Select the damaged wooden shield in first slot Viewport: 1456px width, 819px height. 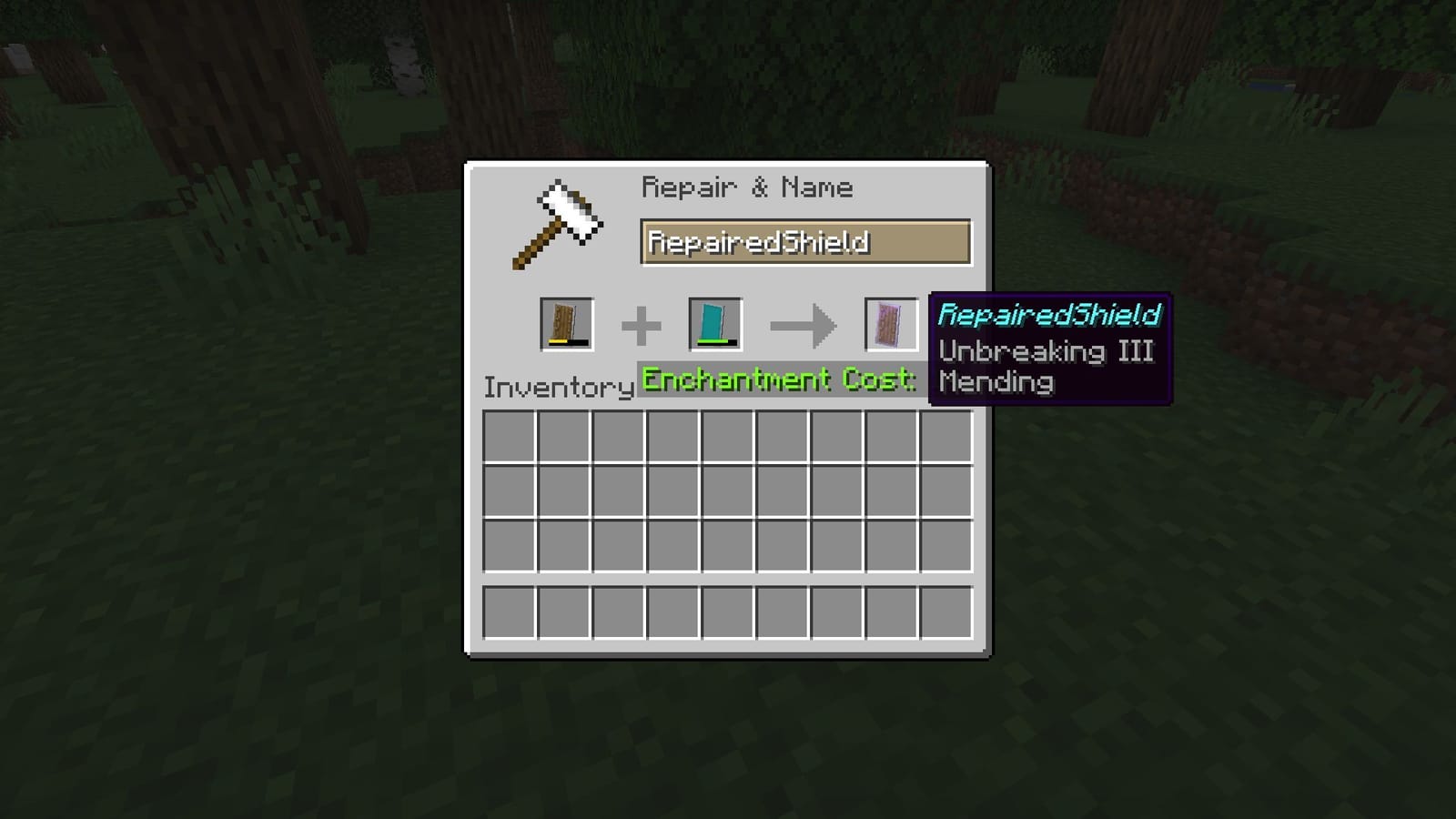tap(569, 323)
